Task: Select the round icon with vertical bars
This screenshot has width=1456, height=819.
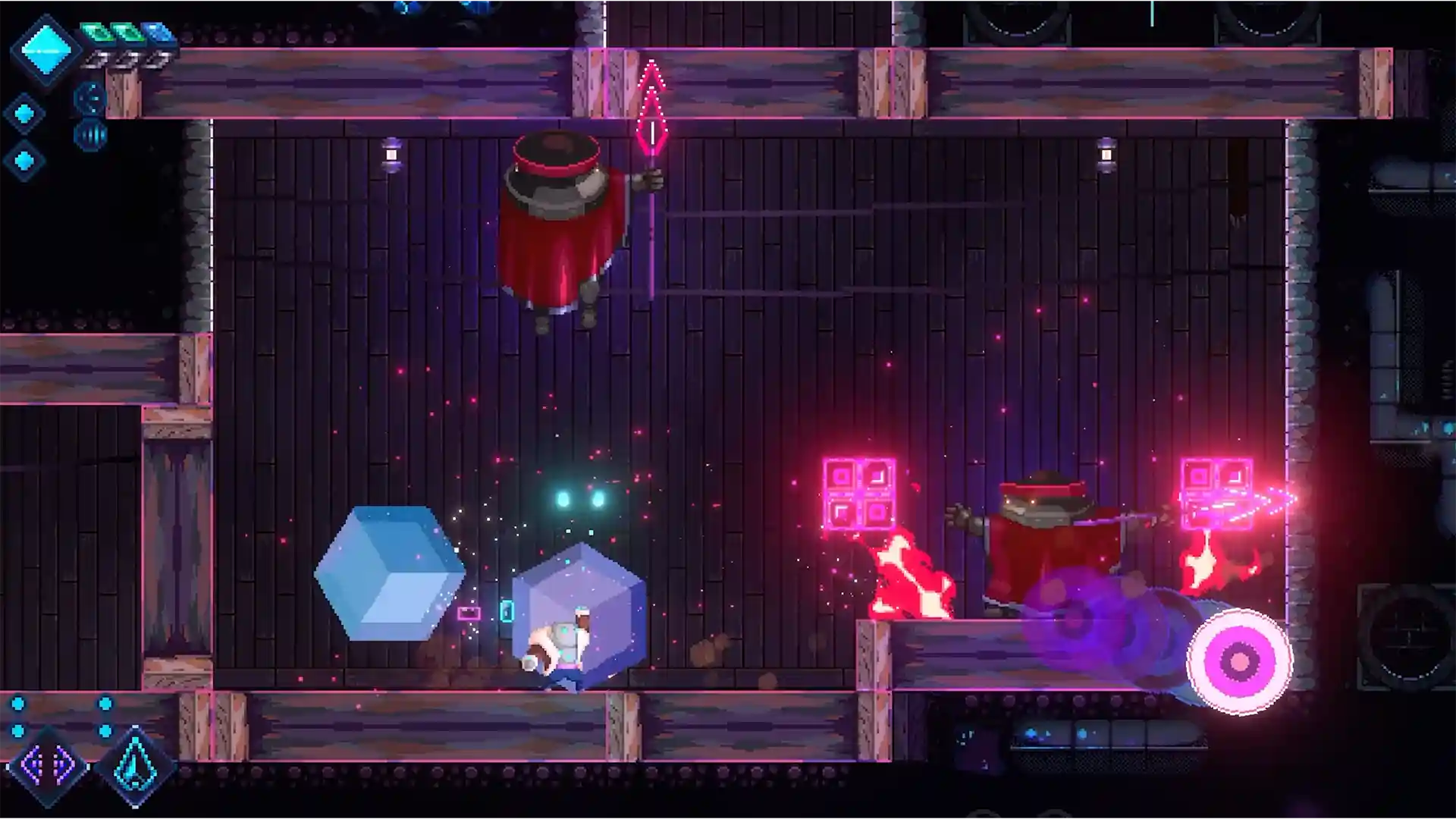Action: 90,136
